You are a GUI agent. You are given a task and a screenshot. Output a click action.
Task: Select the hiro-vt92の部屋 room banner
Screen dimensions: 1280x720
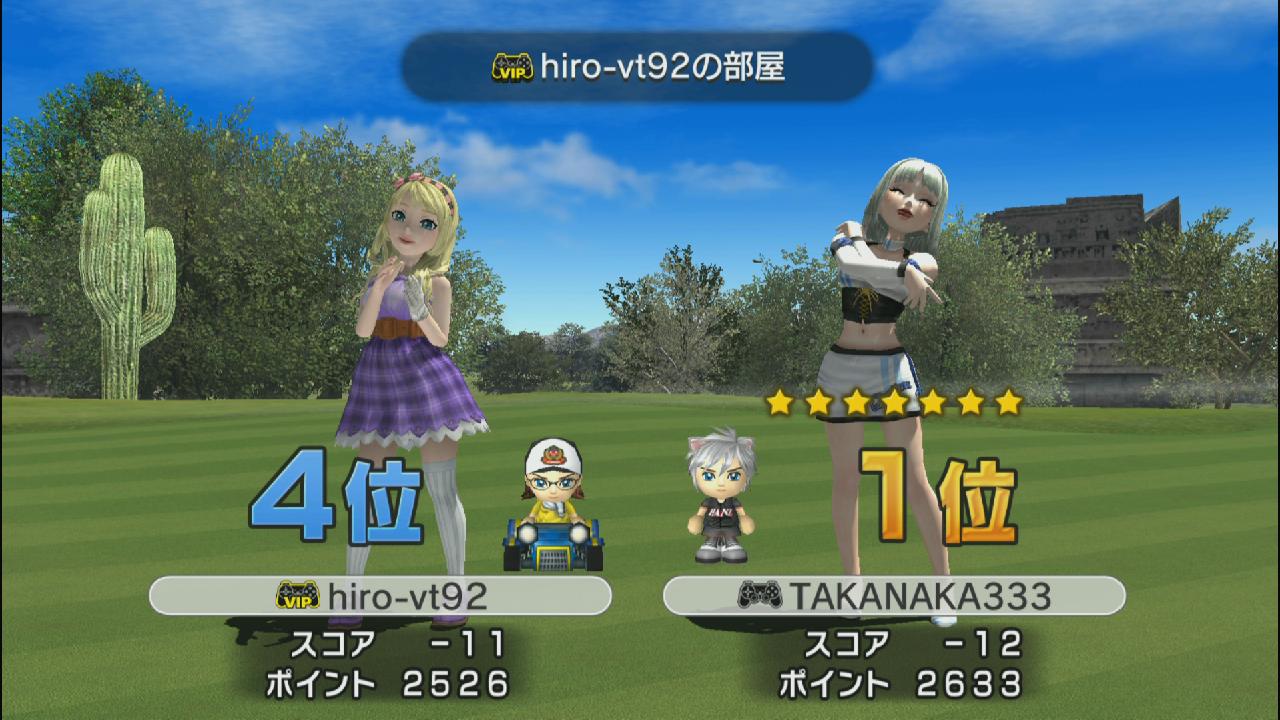[x=638, y=67]
